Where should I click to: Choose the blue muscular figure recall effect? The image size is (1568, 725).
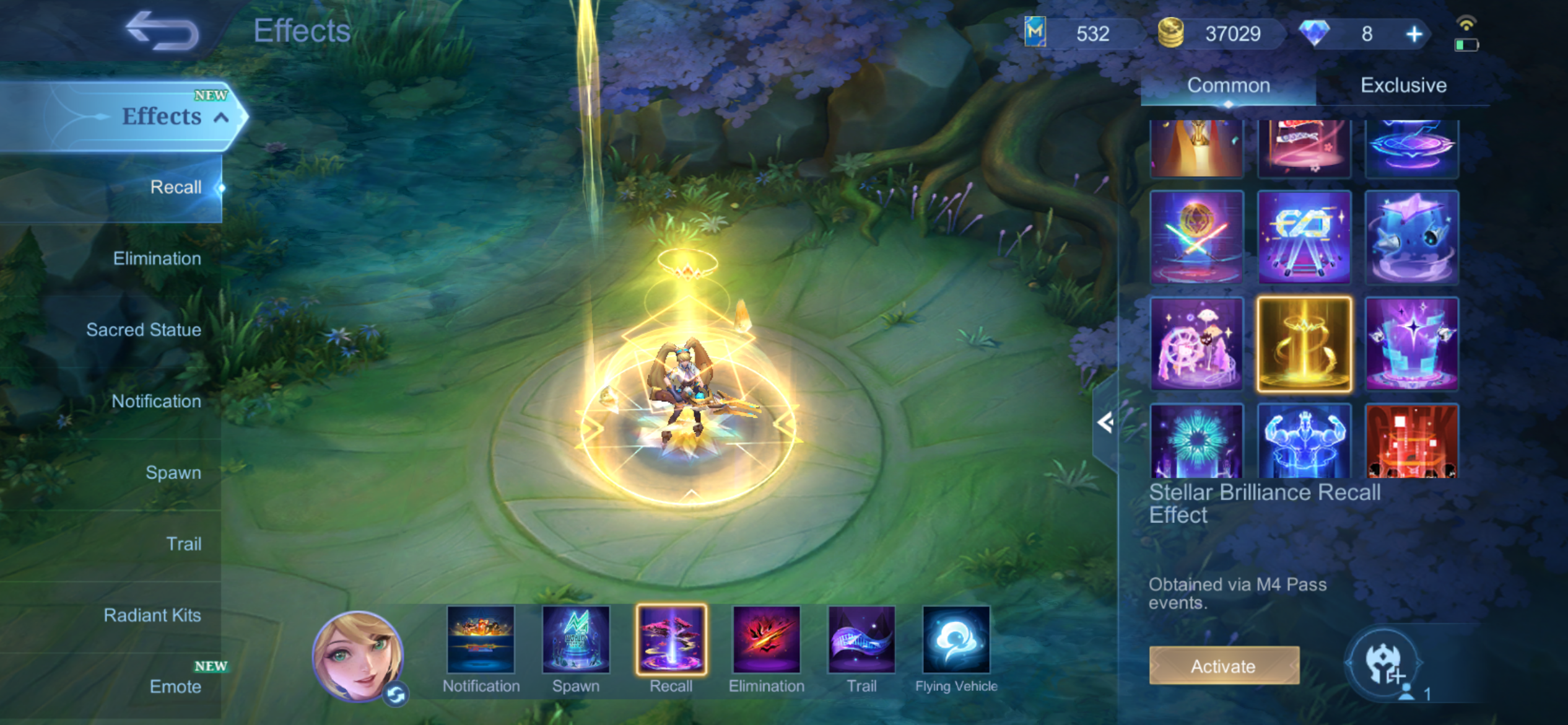[x=1304, y=441]
